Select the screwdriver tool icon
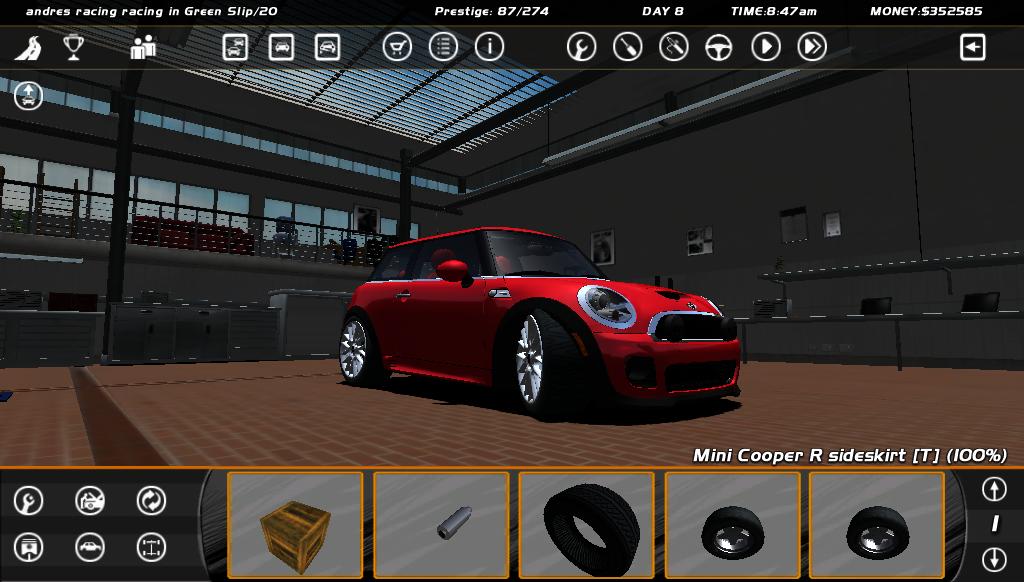This screenshot has height=582, width=1024. pos(627,47)
